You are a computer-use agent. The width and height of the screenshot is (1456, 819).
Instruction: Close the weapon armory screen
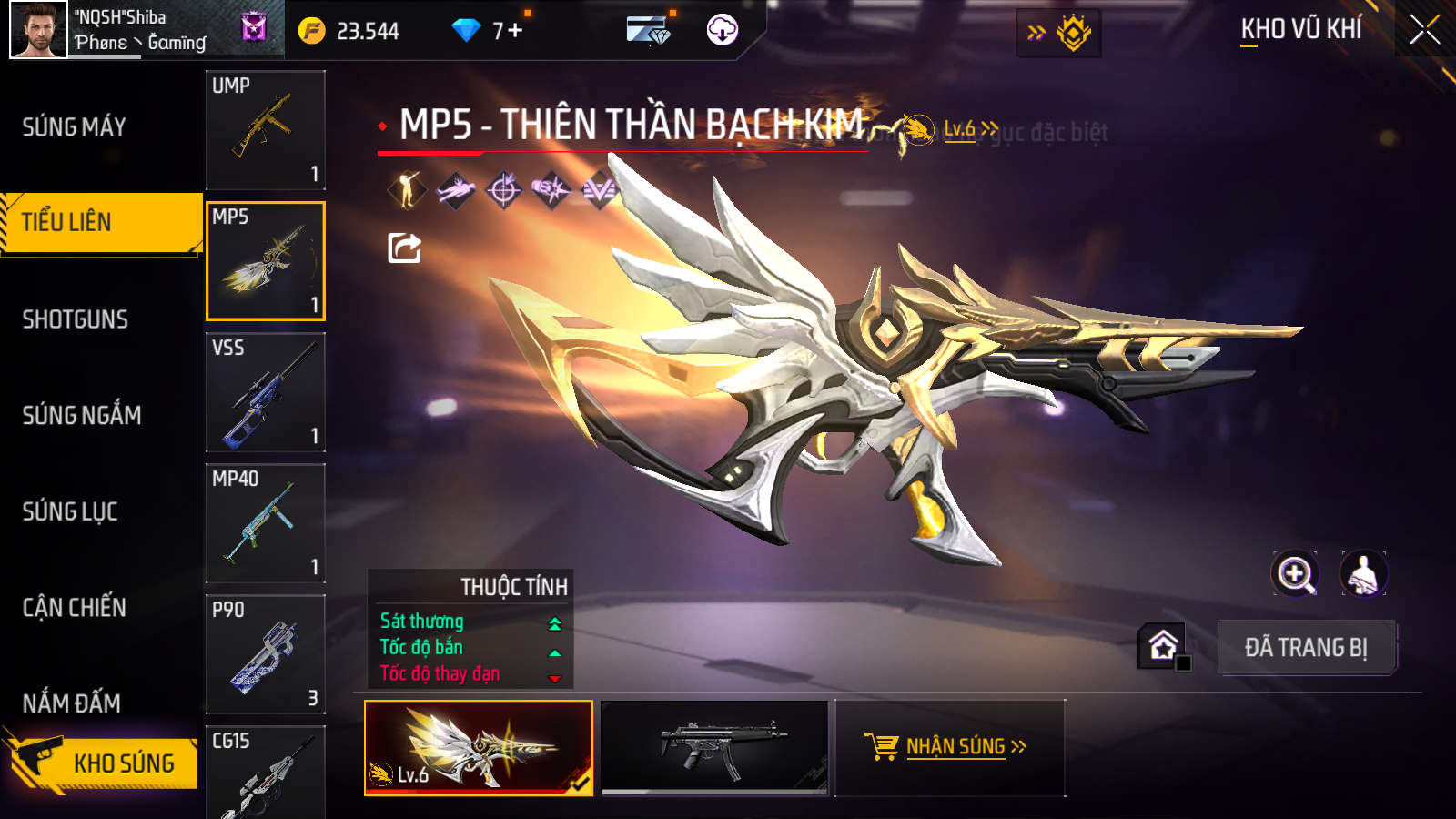(1424, 30)
